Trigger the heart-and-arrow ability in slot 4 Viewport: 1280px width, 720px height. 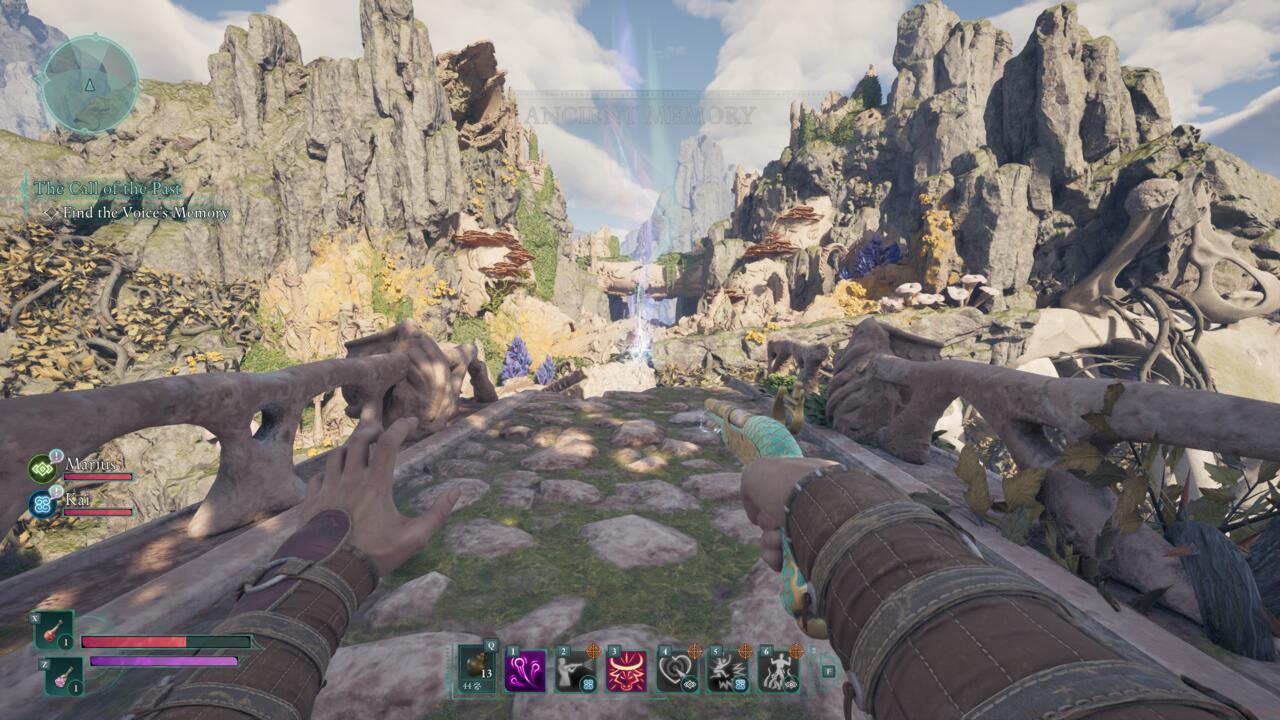674,670
